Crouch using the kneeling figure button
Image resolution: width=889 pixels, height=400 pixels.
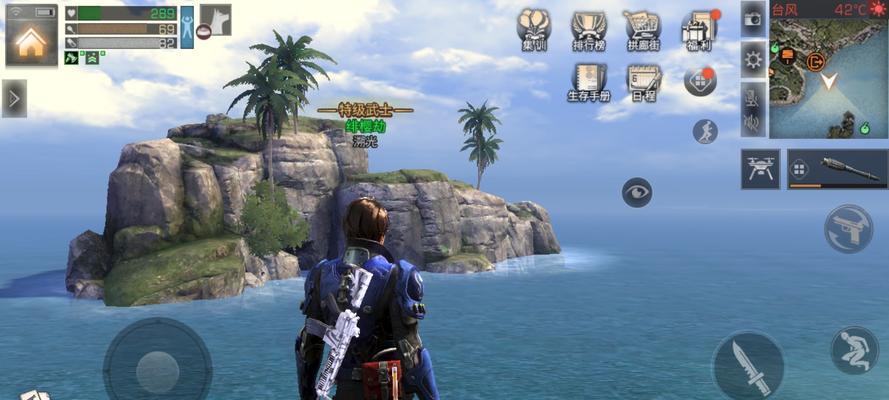coord(854,350)
